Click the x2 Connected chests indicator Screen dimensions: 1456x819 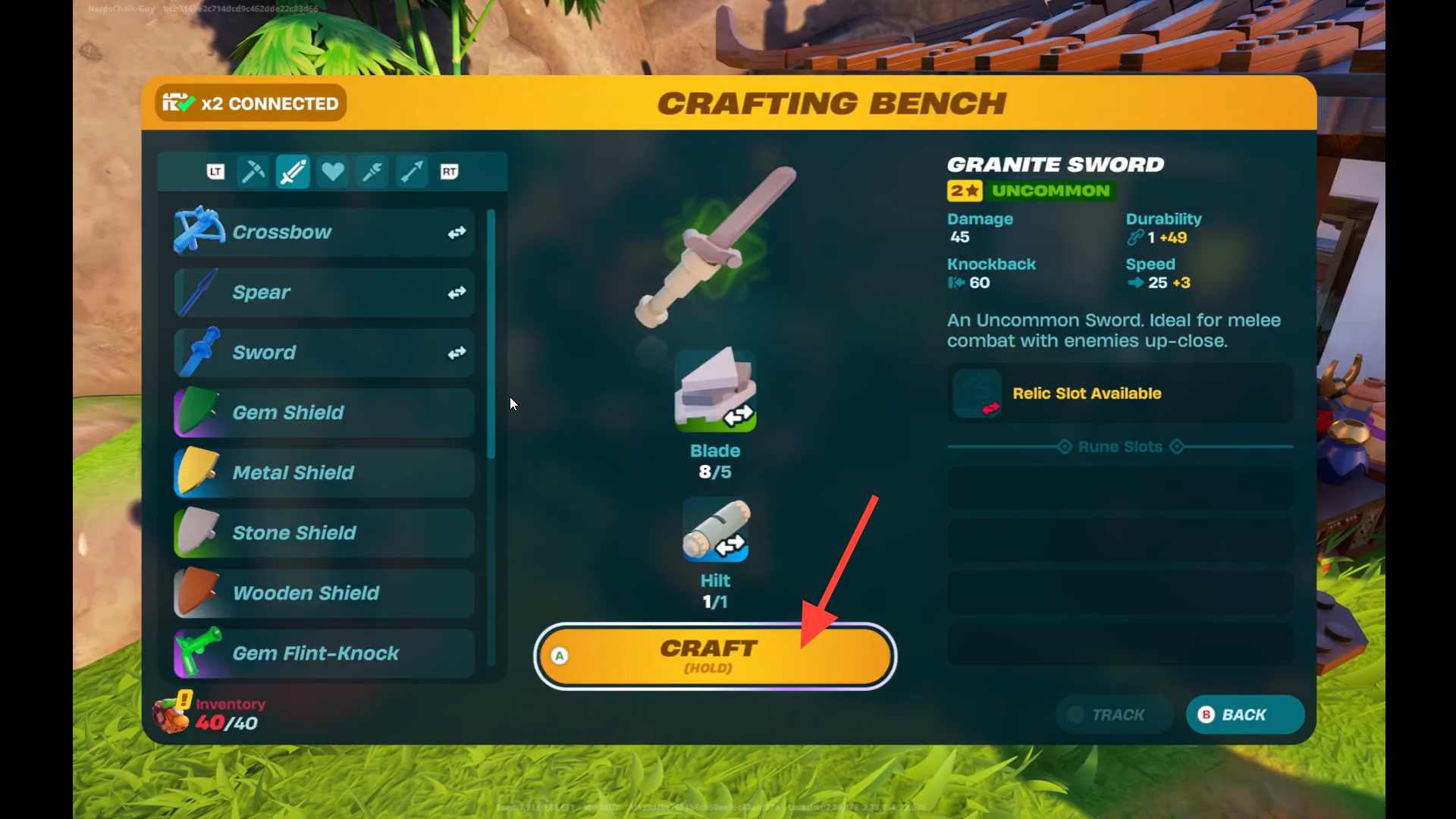(251, 103)
